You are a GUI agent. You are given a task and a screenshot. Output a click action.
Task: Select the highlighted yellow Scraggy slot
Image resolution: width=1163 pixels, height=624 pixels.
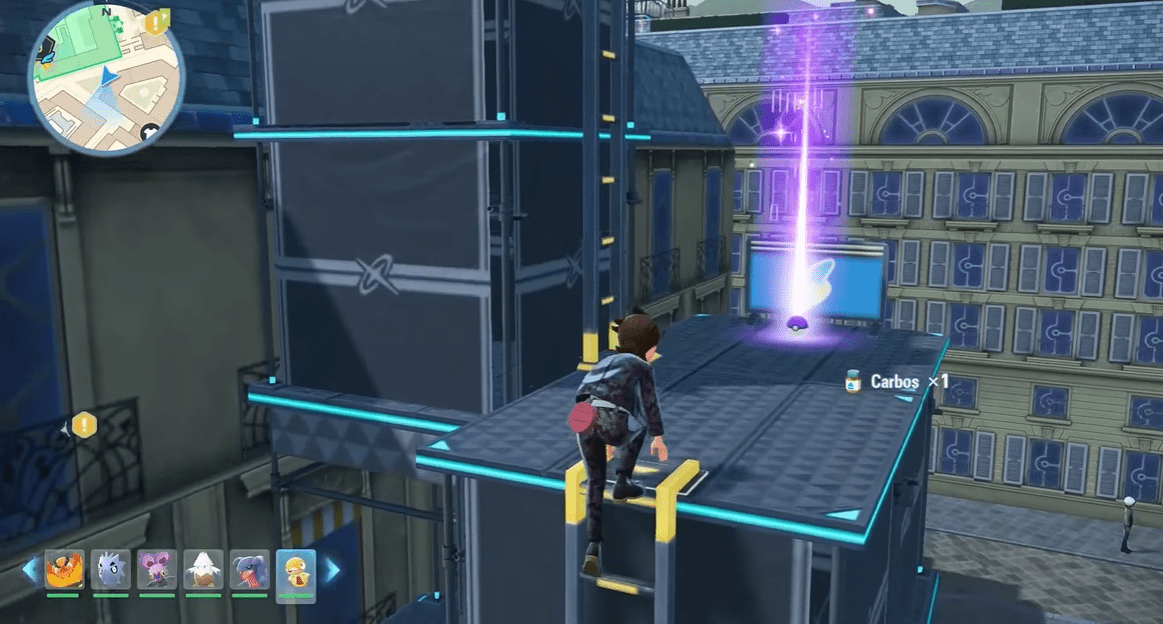[296, 572]
